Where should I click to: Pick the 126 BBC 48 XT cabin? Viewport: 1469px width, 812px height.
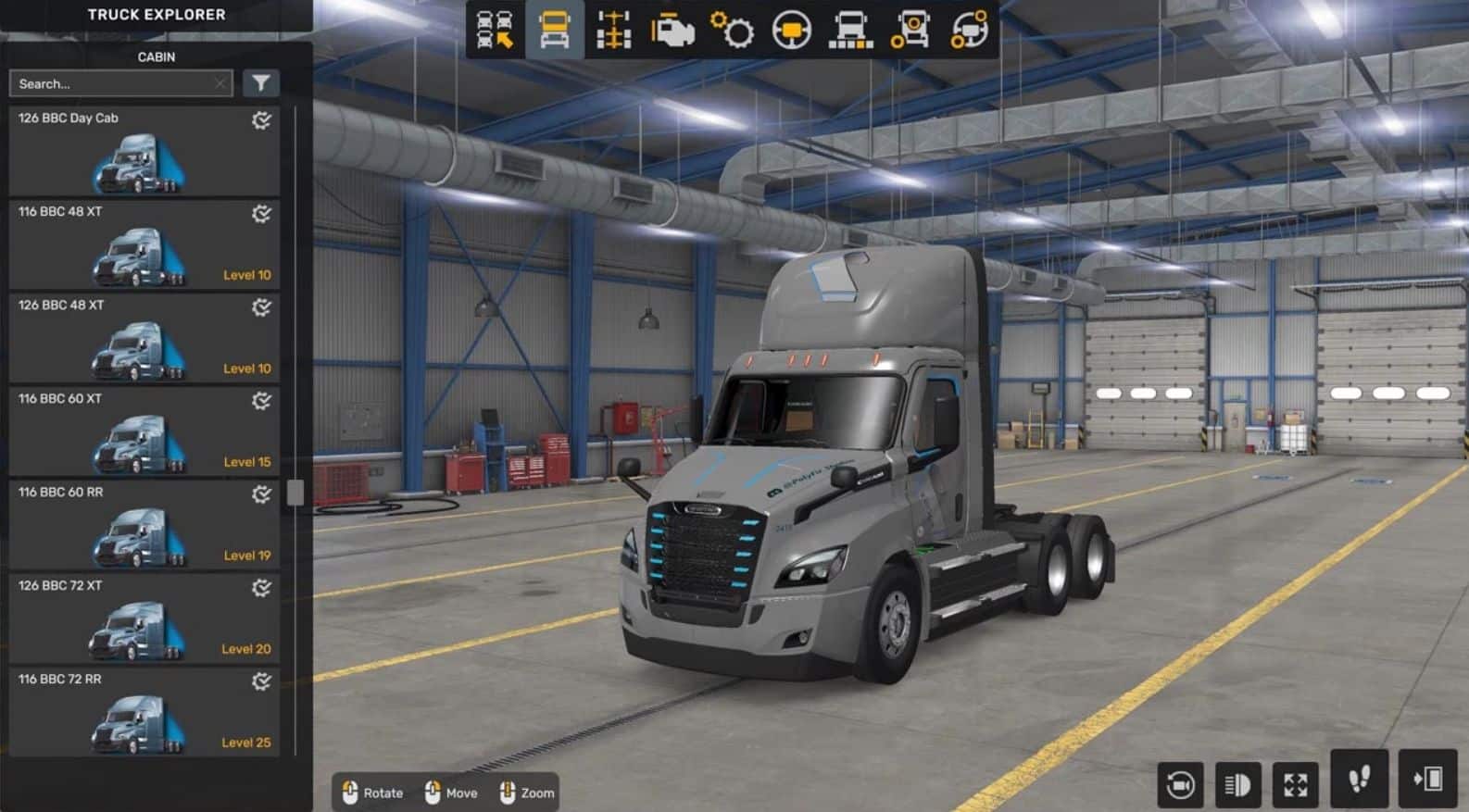point(144,338)
